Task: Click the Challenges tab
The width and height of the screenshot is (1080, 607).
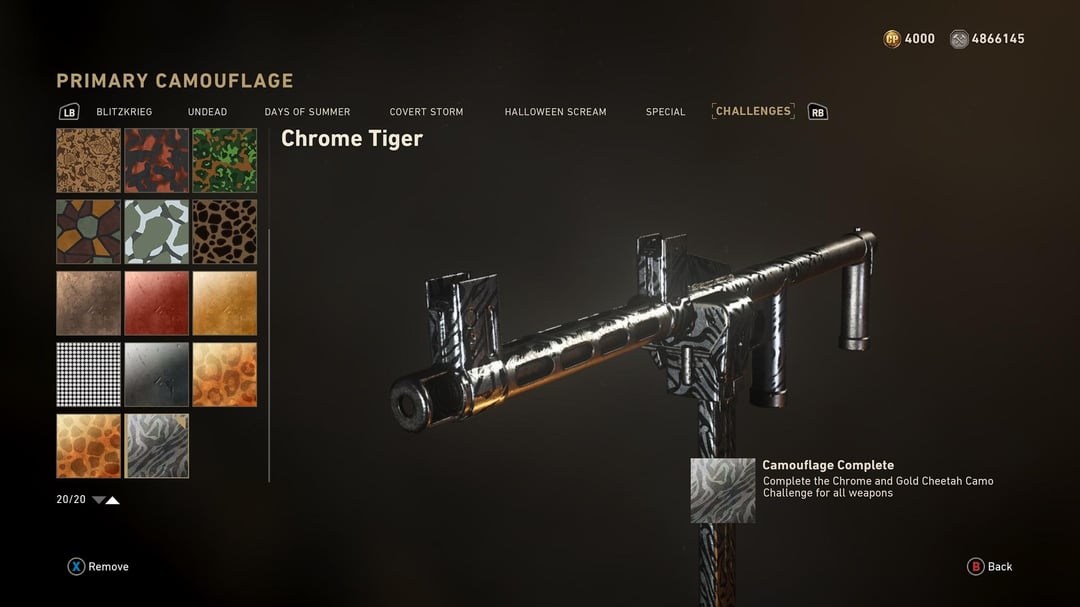Action: (753, 111)
